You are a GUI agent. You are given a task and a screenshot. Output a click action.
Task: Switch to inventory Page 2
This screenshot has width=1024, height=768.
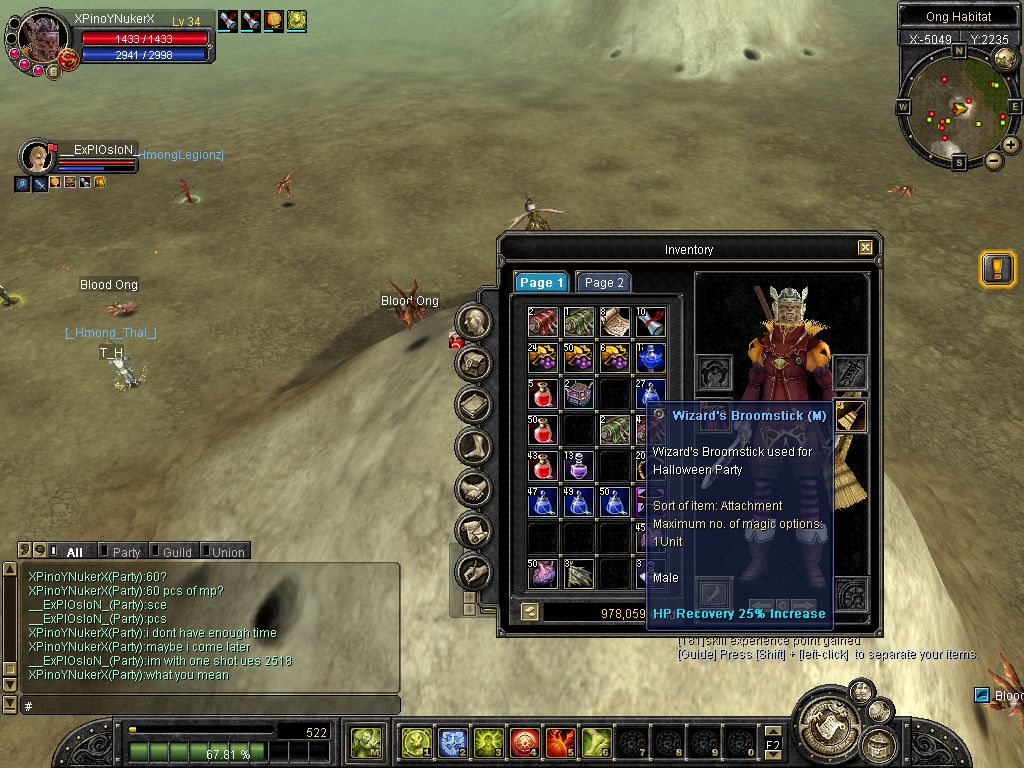pyautogui.click(x=603, y=283)
